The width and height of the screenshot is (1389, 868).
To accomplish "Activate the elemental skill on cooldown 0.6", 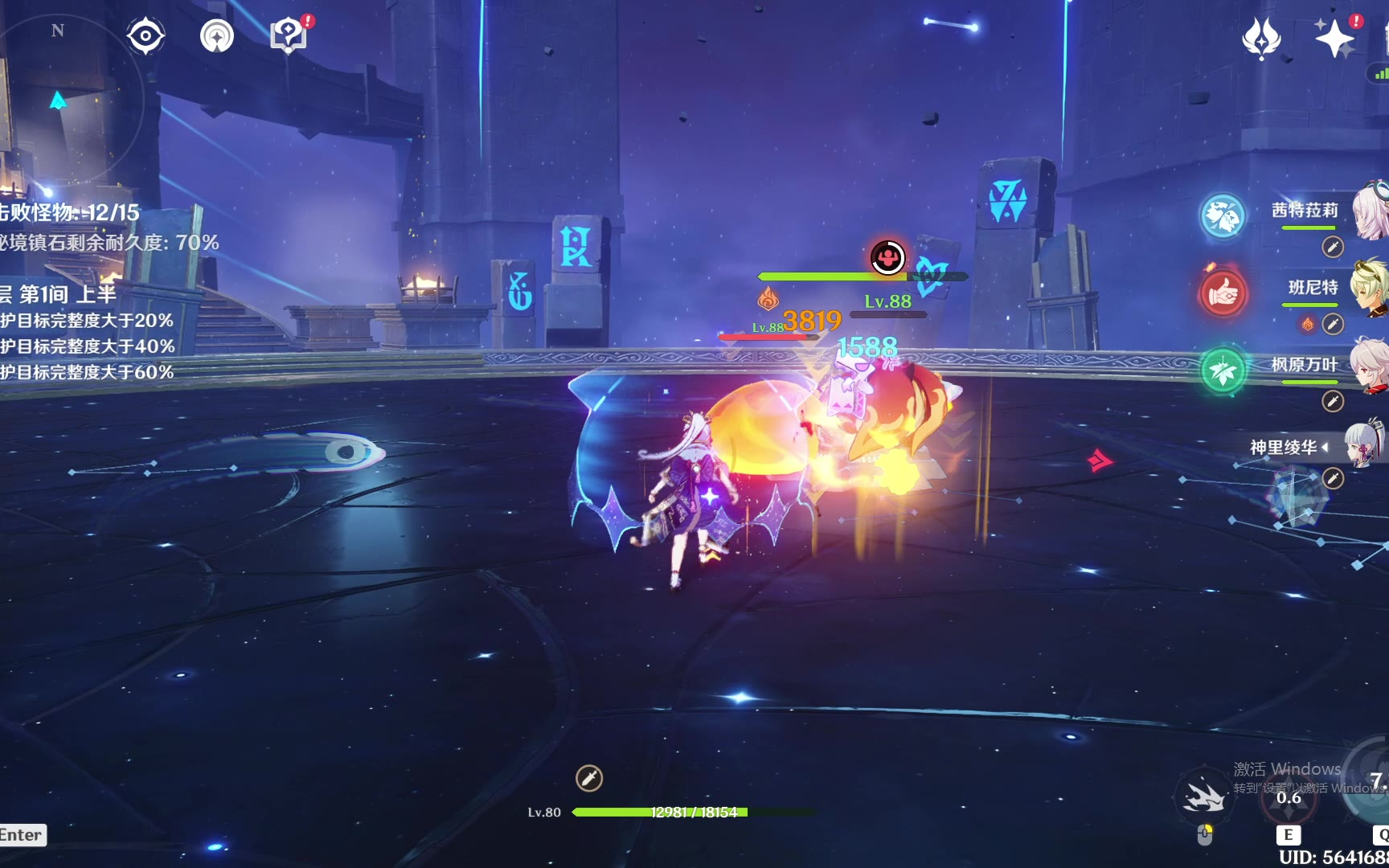I will pyautogui.click(x=1289, y=796).
